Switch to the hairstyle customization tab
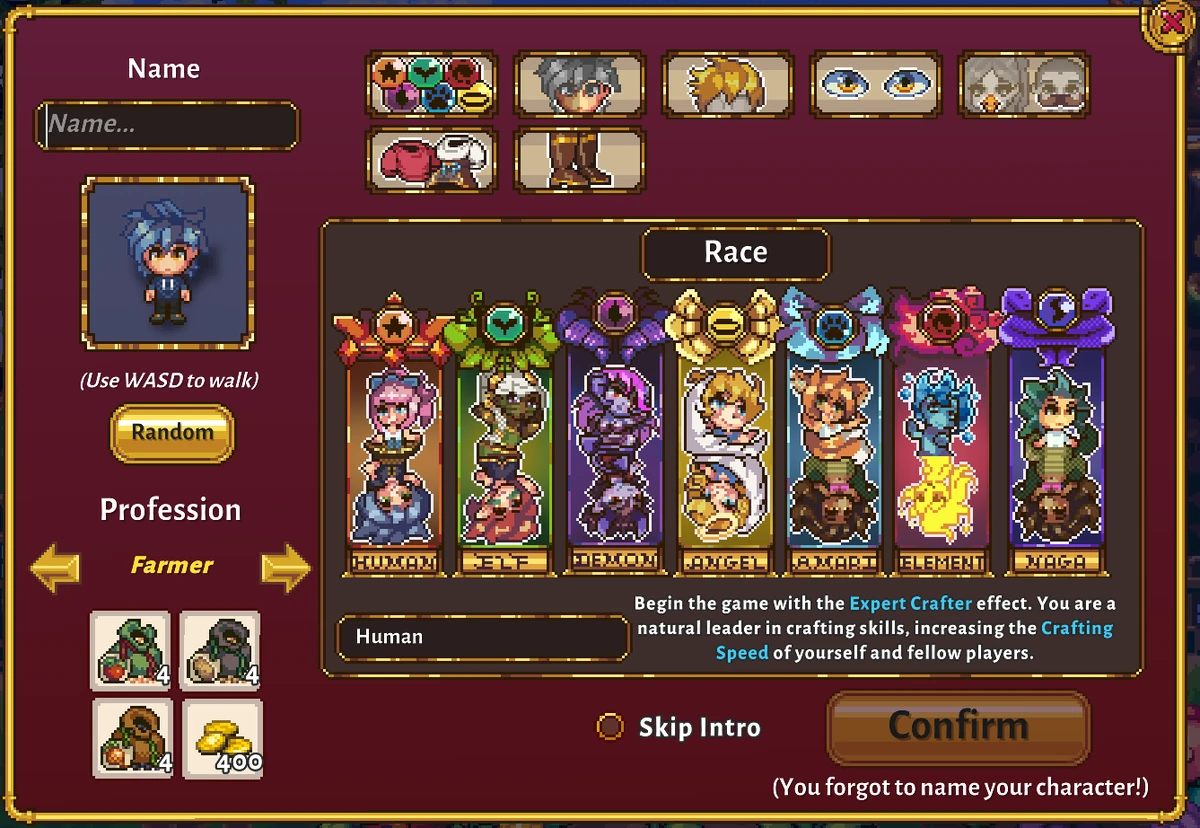This screenshot has height=828, width=1200. [x=727, y=85]
